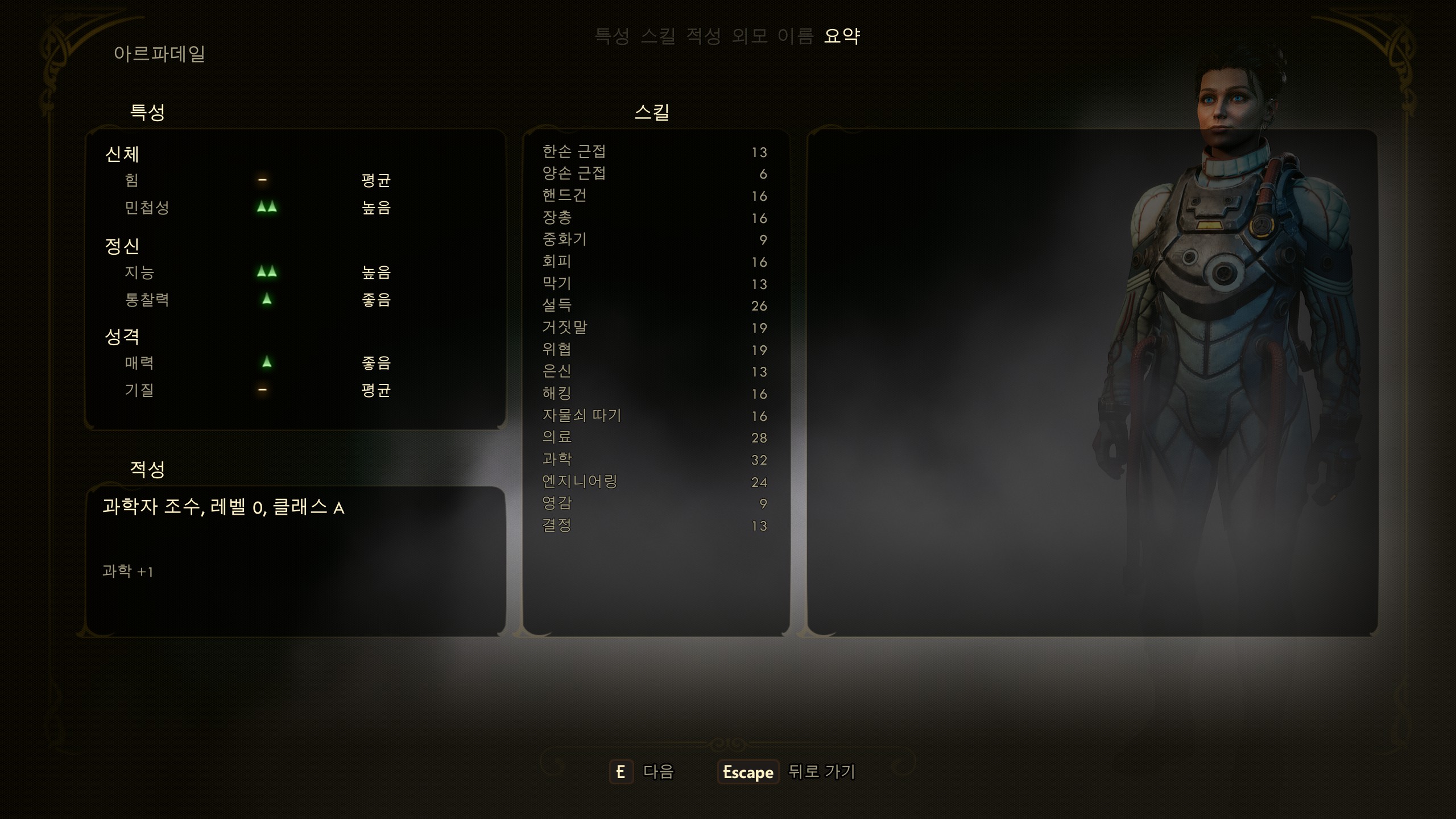Go back with 뒤로 가기
This screenshot has width=1456, height=819.
(787, 772)
